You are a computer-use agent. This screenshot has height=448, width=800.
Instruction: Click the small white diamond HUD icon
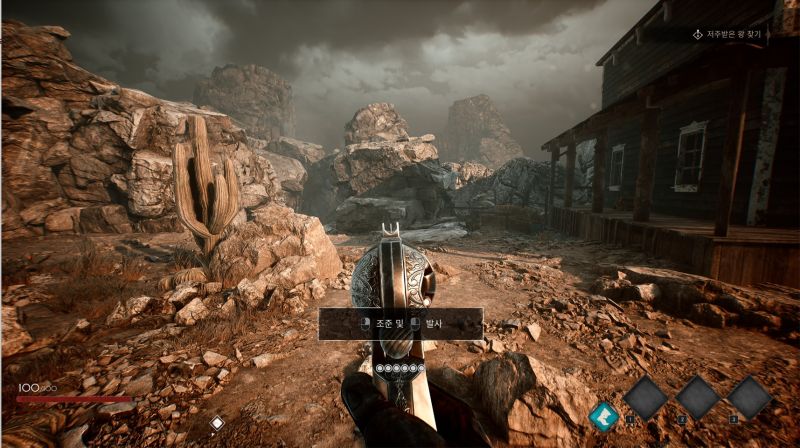click(x=217, y=423)
